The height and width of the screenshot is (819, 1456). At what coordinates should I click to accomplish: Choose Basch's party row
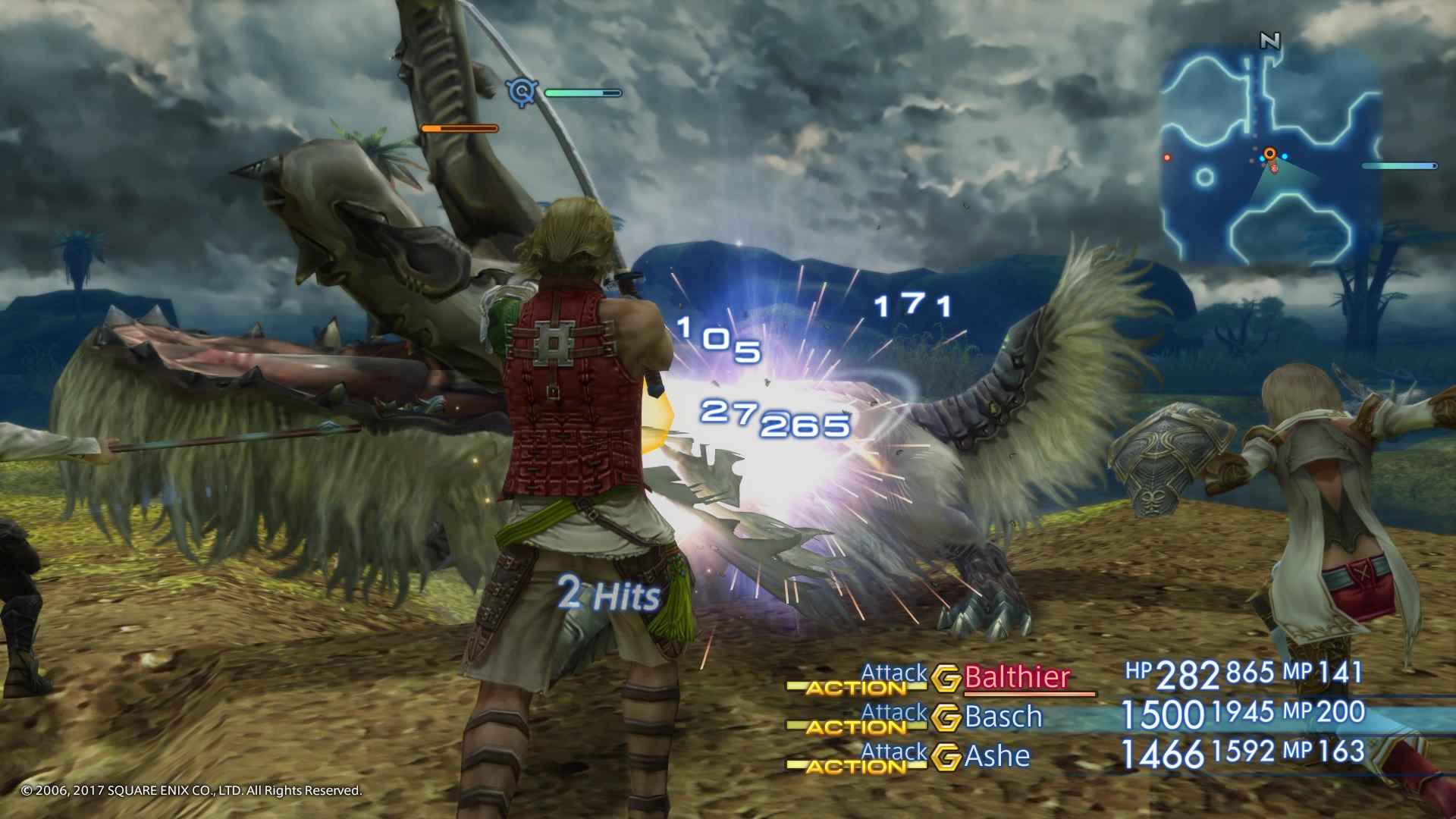point(1003,717)
